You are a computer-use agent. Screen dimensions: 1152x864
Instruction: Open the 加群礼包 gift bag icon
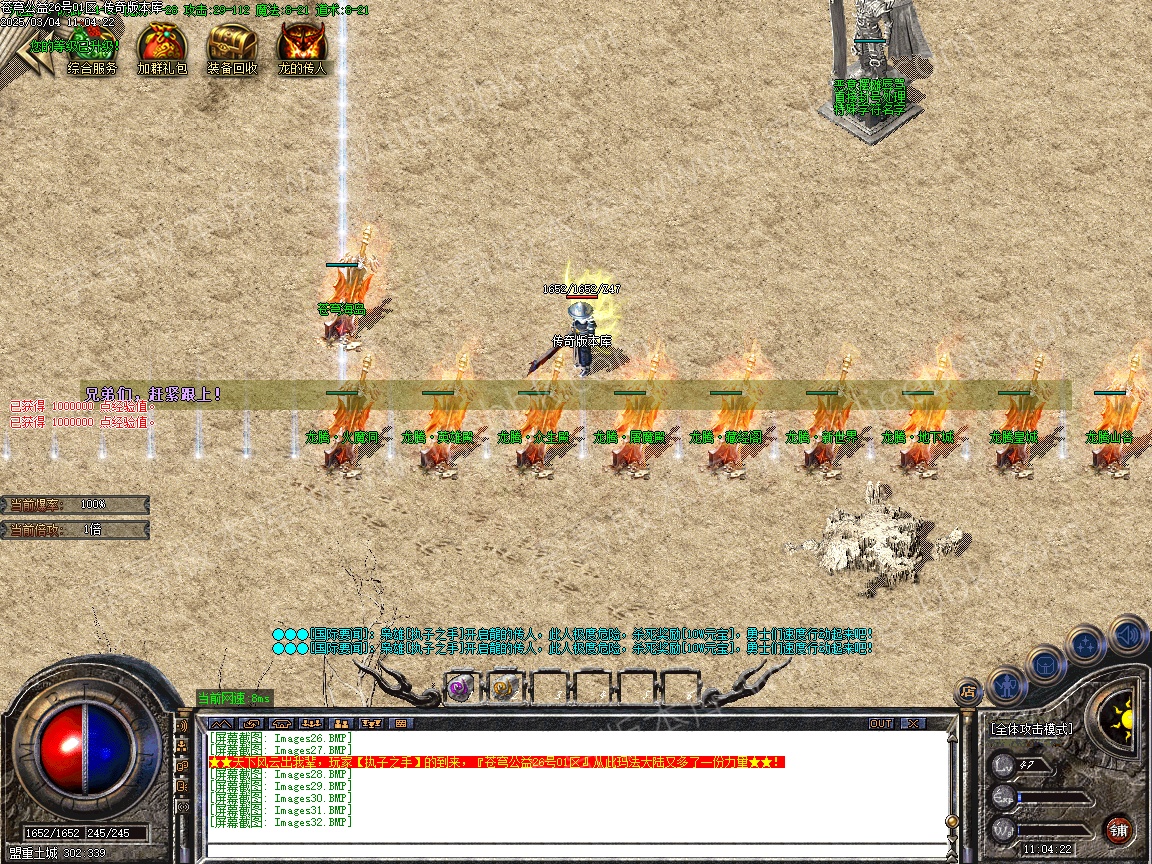tap(162, 45)
